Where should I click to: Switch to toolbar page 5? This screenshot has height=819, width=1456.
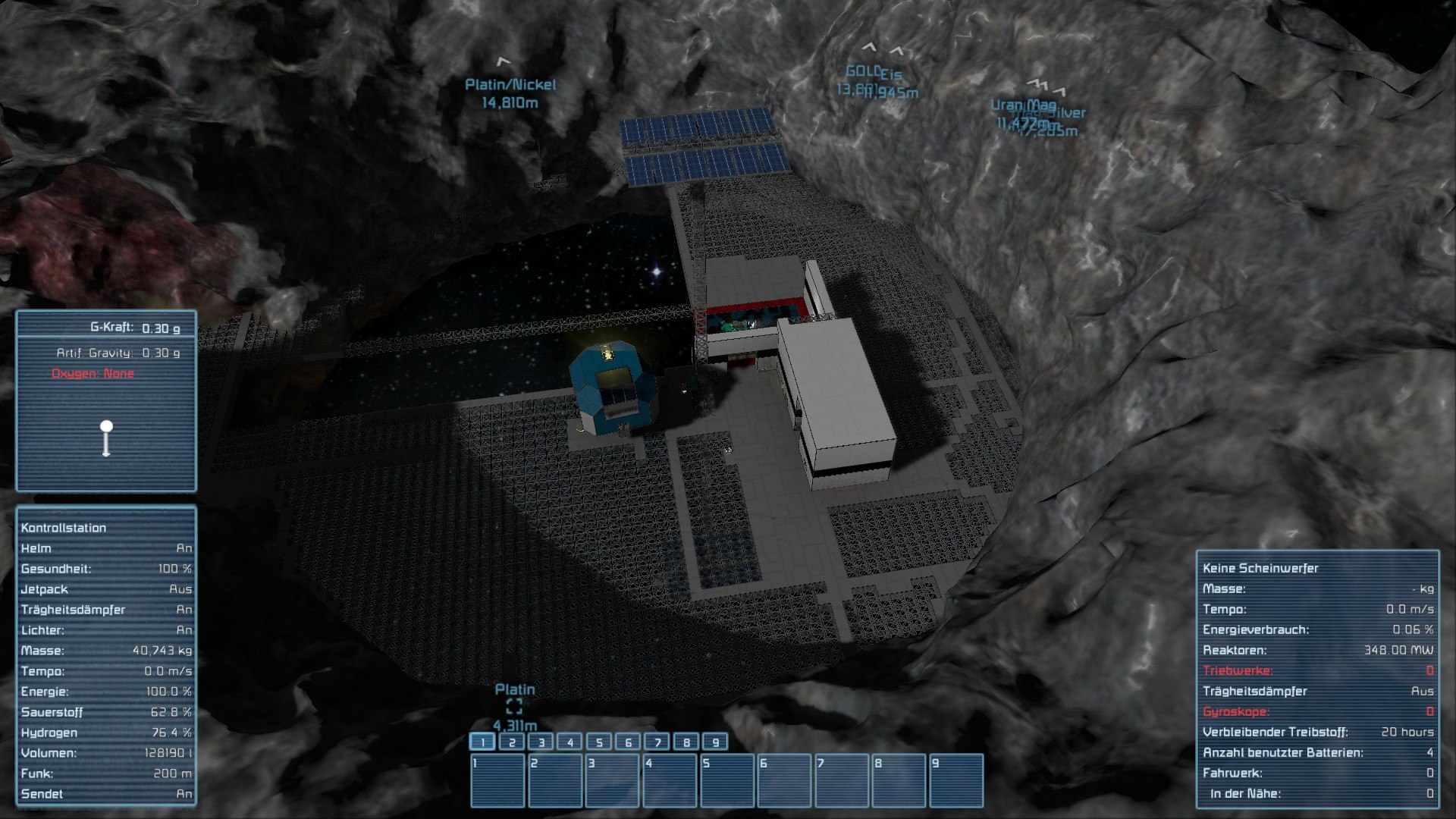coord(599,742)
